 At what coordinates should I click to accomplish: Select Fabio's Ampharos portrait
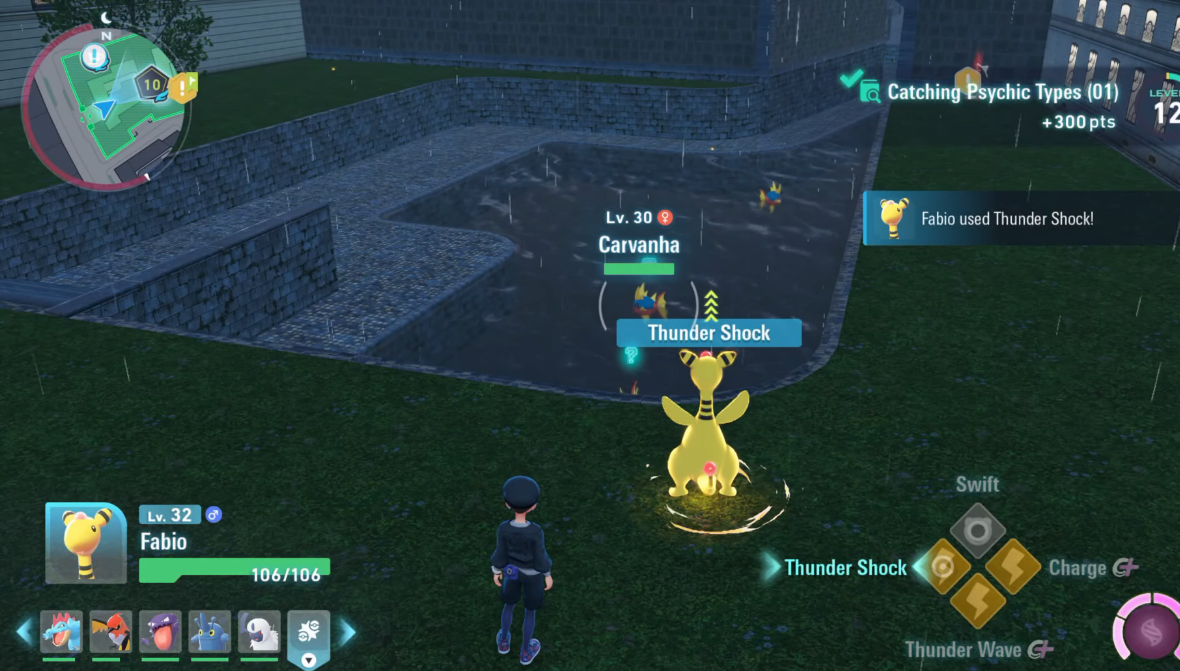click(86, 543)
